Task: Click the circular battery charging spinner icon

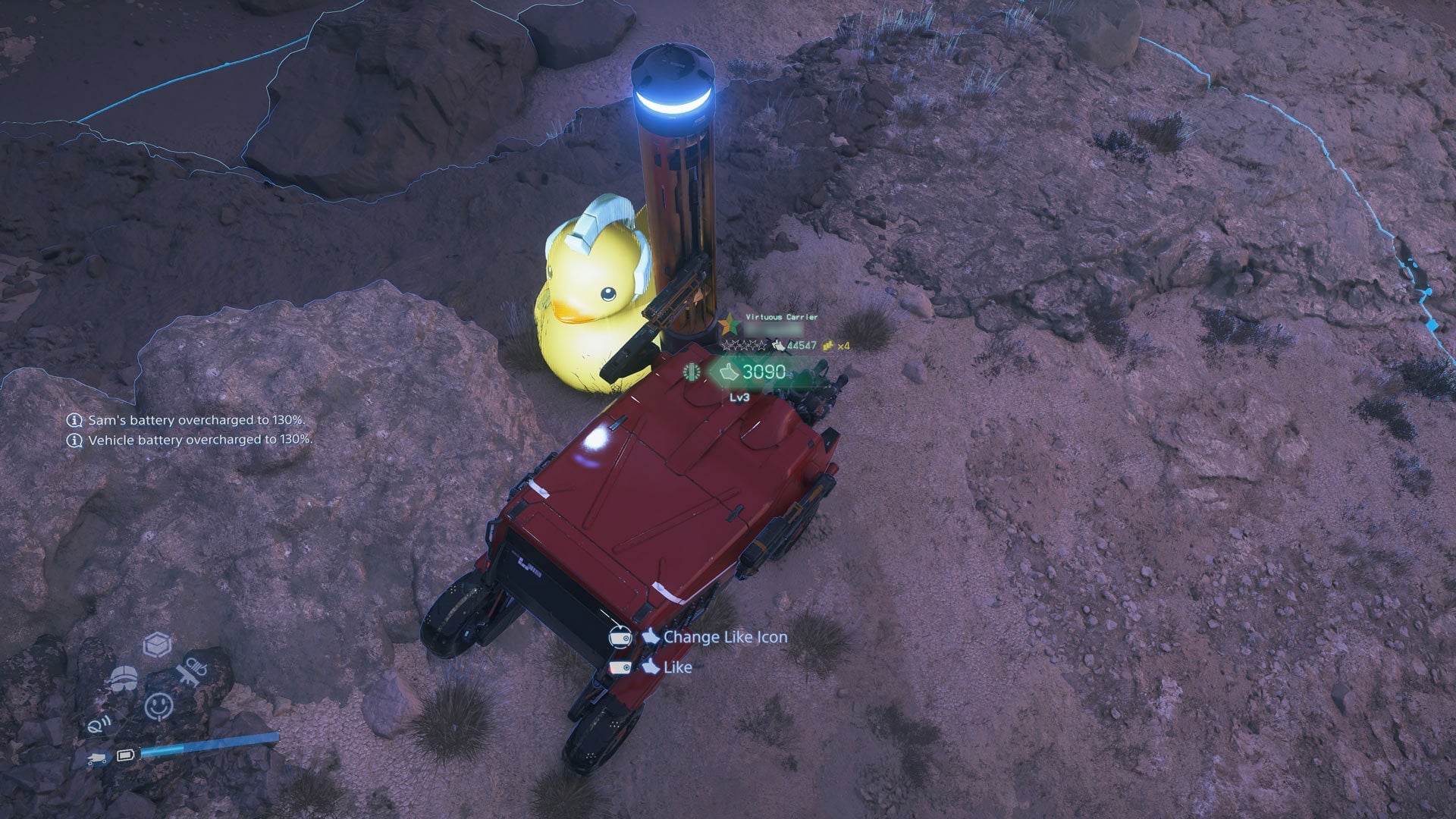Action: [692, 372]
